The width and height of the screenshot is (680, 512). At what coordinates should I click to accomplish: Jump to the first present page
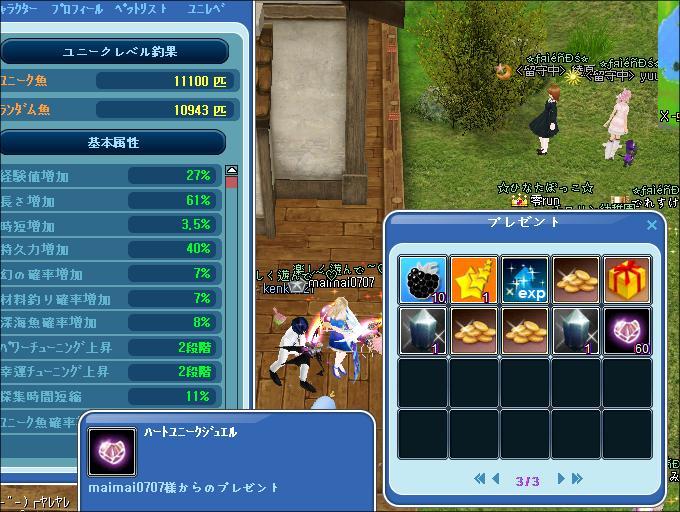click(x=480, y=479)
